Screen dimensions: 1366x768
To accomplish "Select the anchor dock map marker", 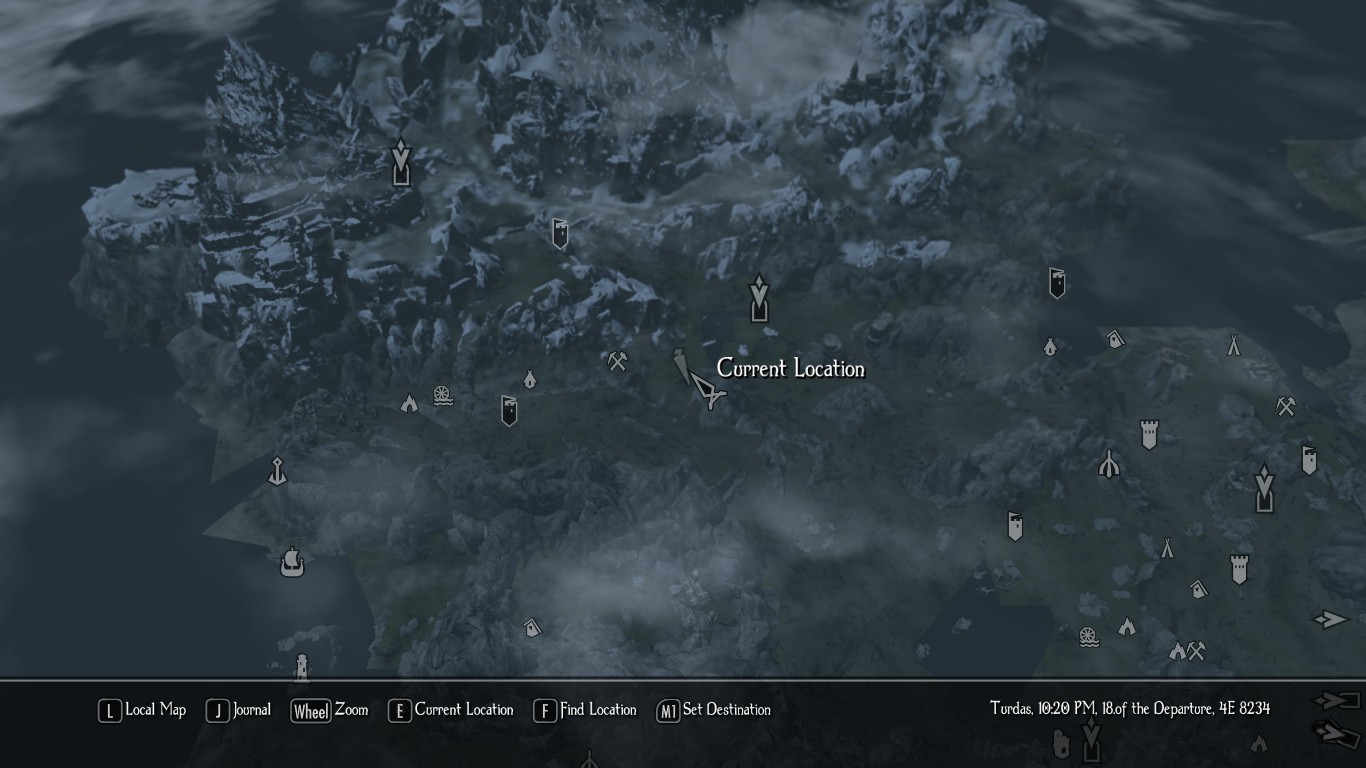I will 278,471.
